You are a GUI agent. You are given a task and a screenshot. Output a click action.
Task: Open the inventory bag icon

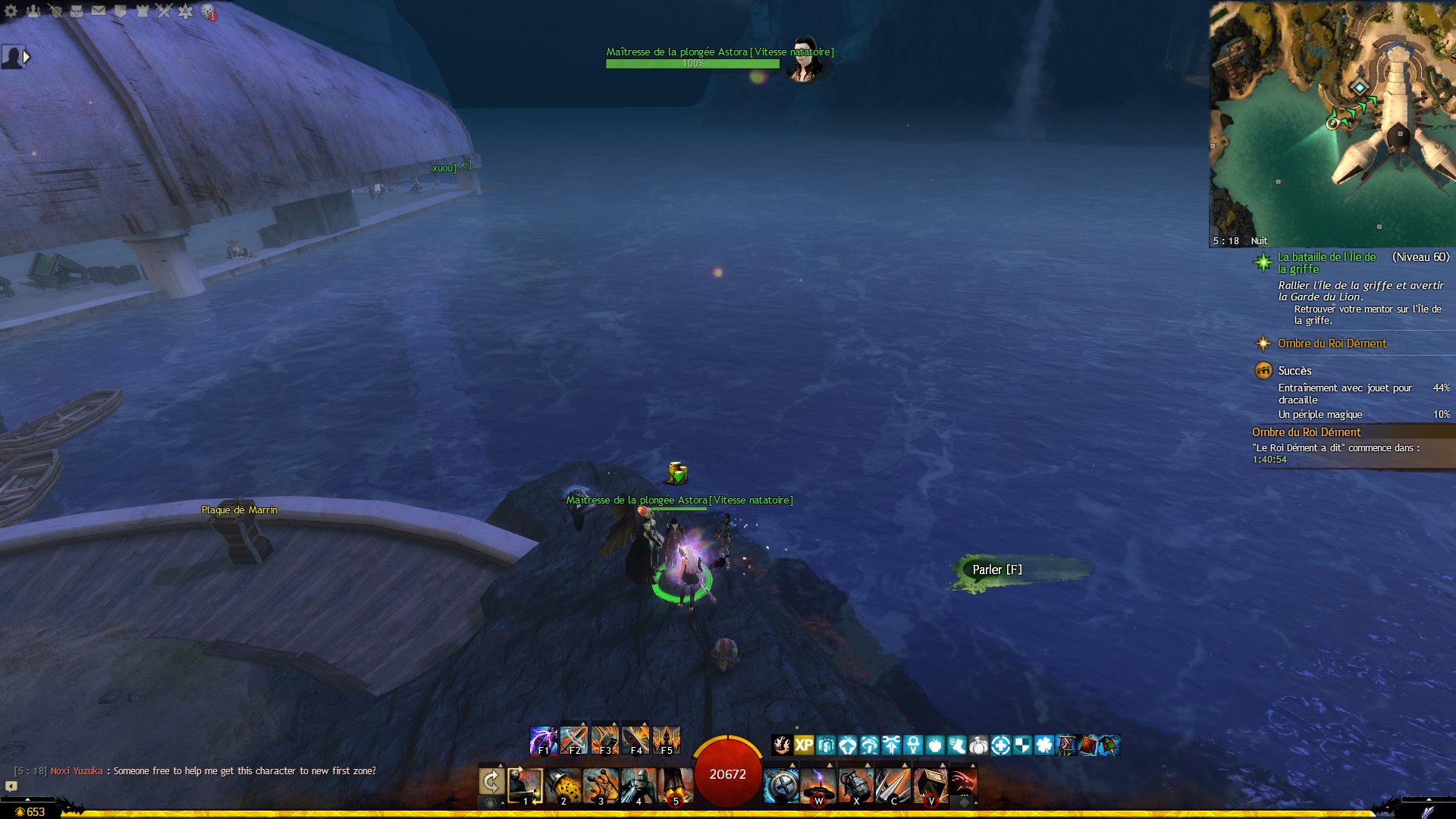(x=77, y=11)
